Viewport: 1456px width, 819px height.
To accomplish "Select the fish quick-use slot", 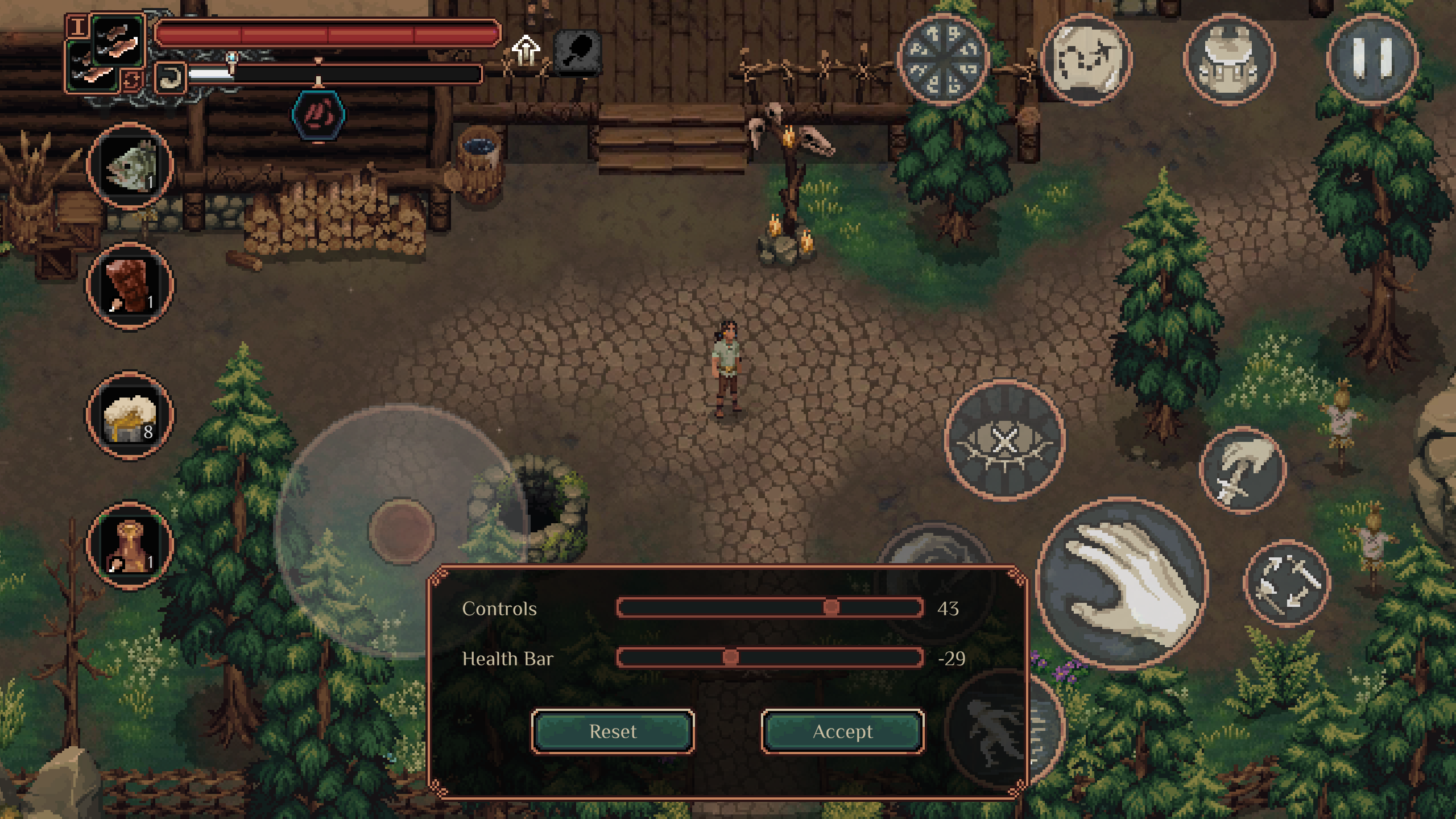I will (x=130, y=166).
